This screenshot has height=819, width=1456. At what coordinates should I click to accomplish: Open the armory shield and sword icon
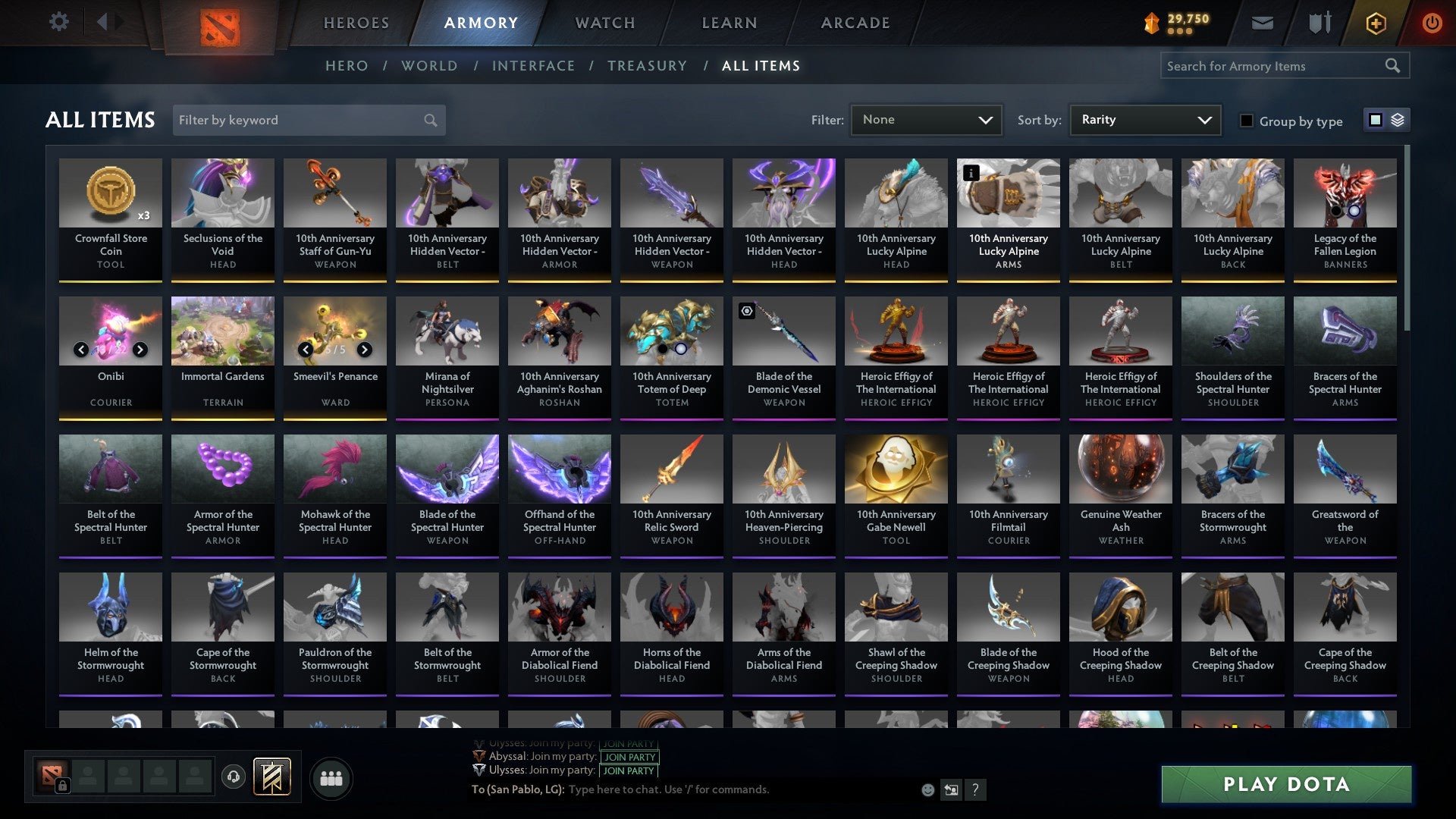[x=1319, y=23]
